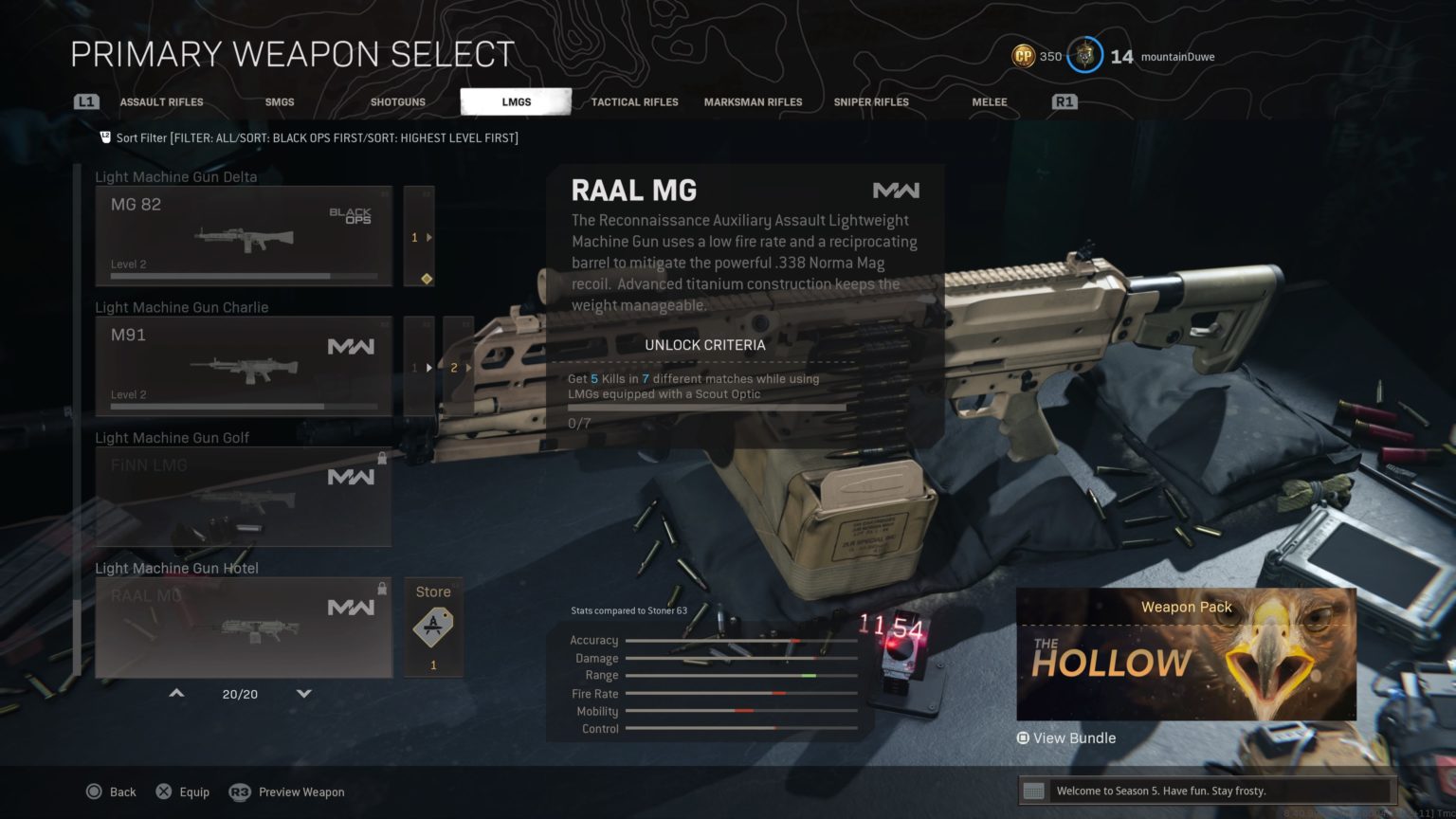The image size is (1456, 819).
Task: Switch to the SNIPER RIFLES tab
Action: (870, 101)
